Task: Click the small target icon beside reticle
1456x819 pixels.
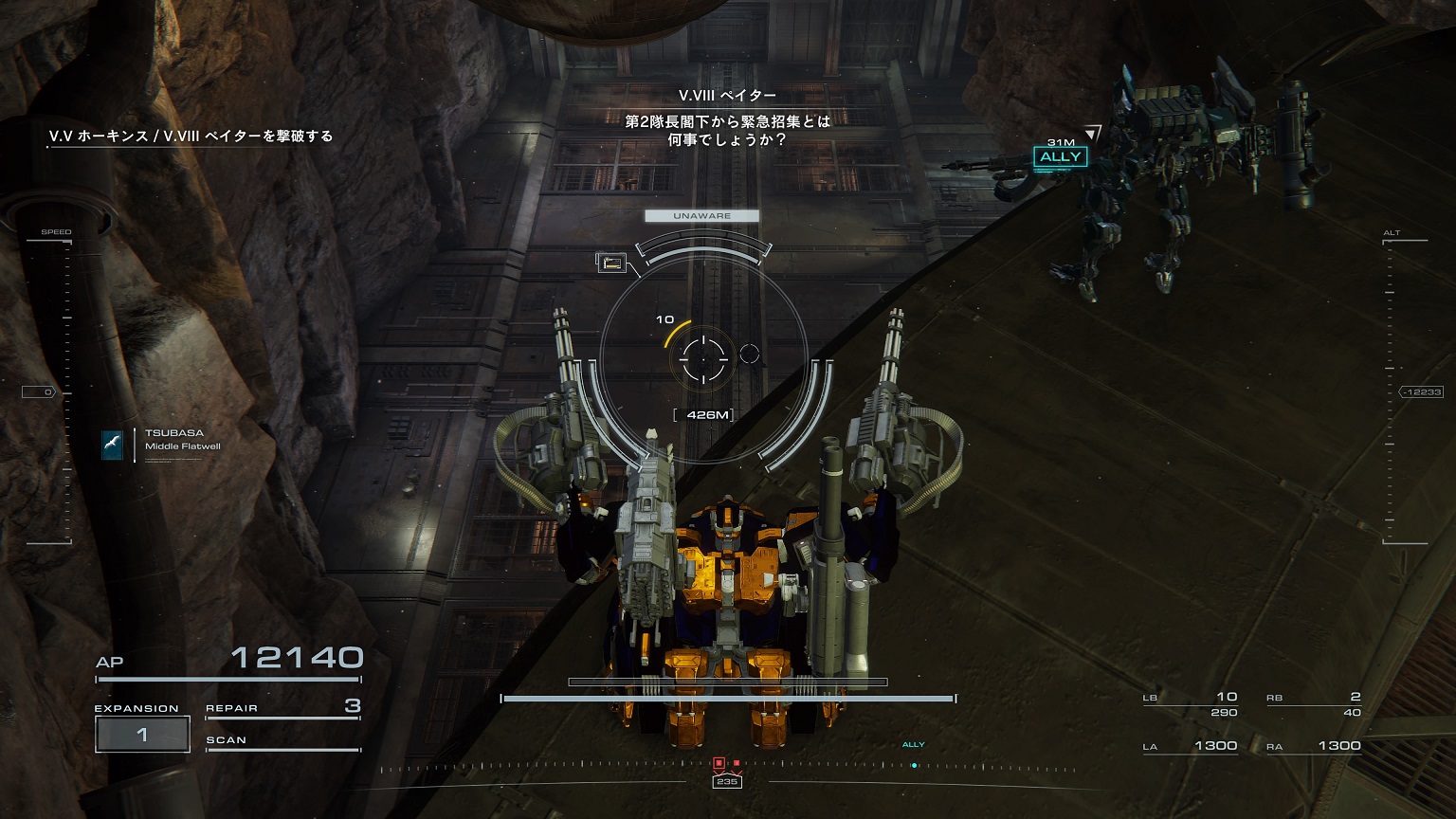Action: pyautogui.click(x=610, y=263)
